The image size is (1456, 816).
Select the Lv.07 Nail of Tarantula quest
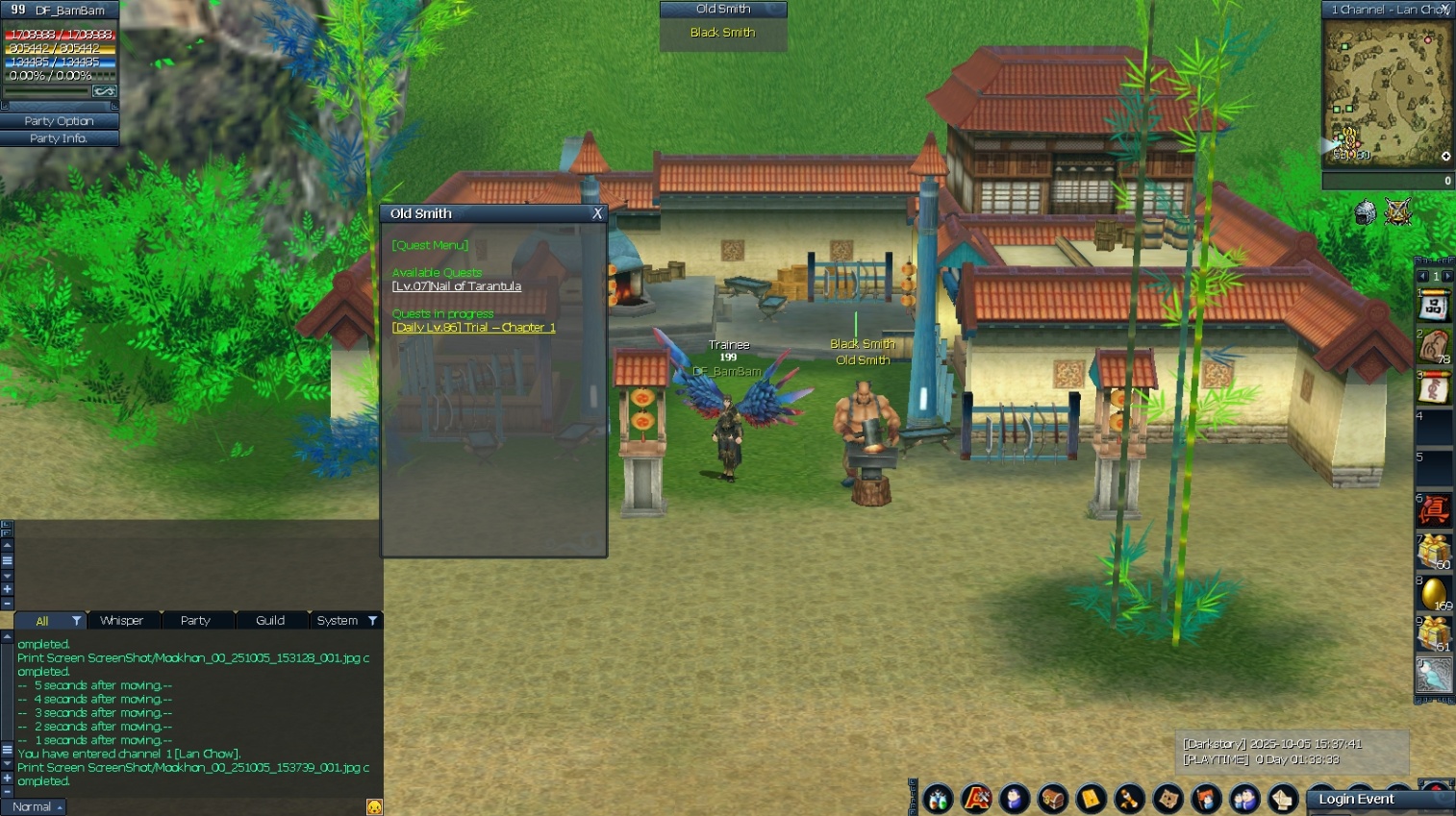pos(457,286)
